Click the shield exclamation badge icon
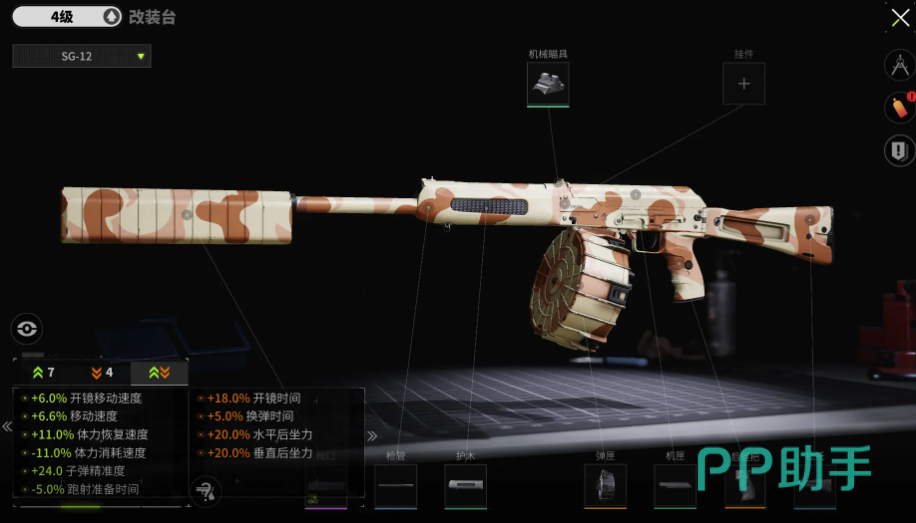This screenshot has width=916, height=523. tap(899, 151)
